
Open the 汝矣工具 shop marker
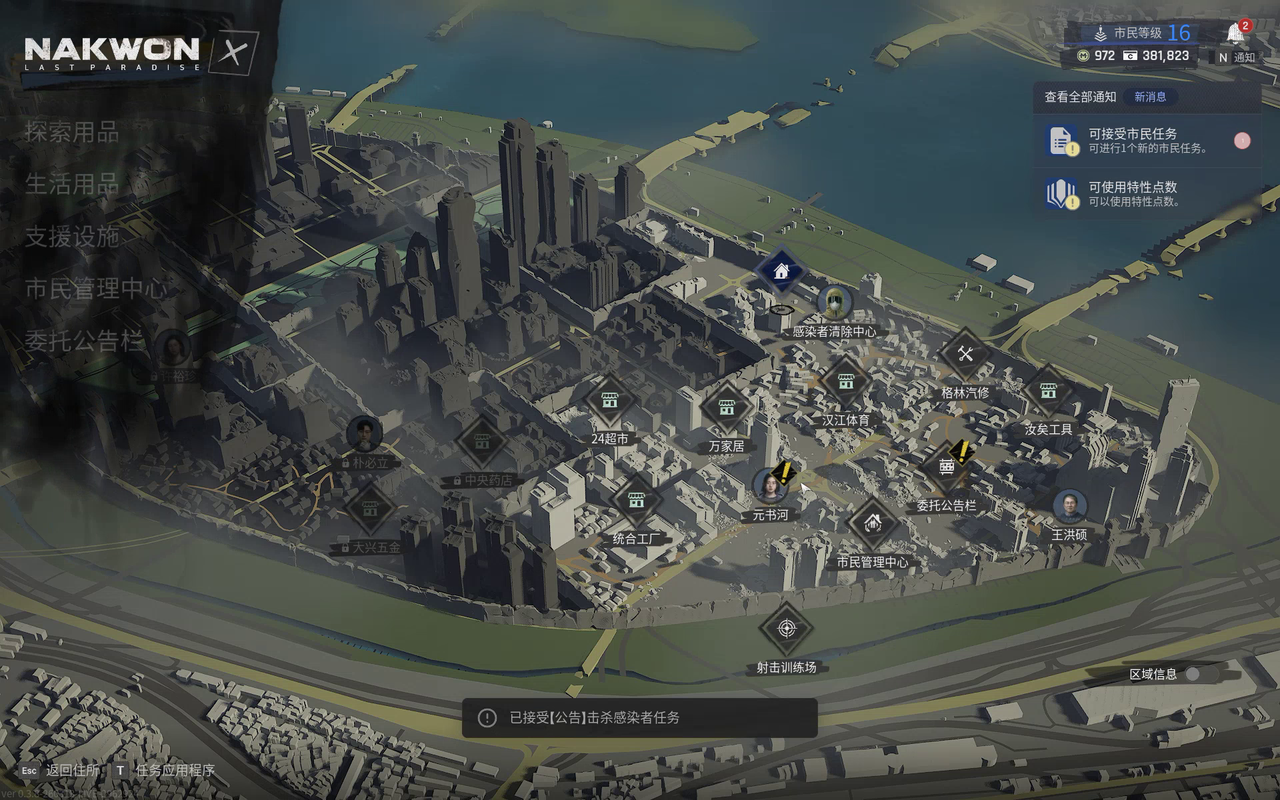1048,391
